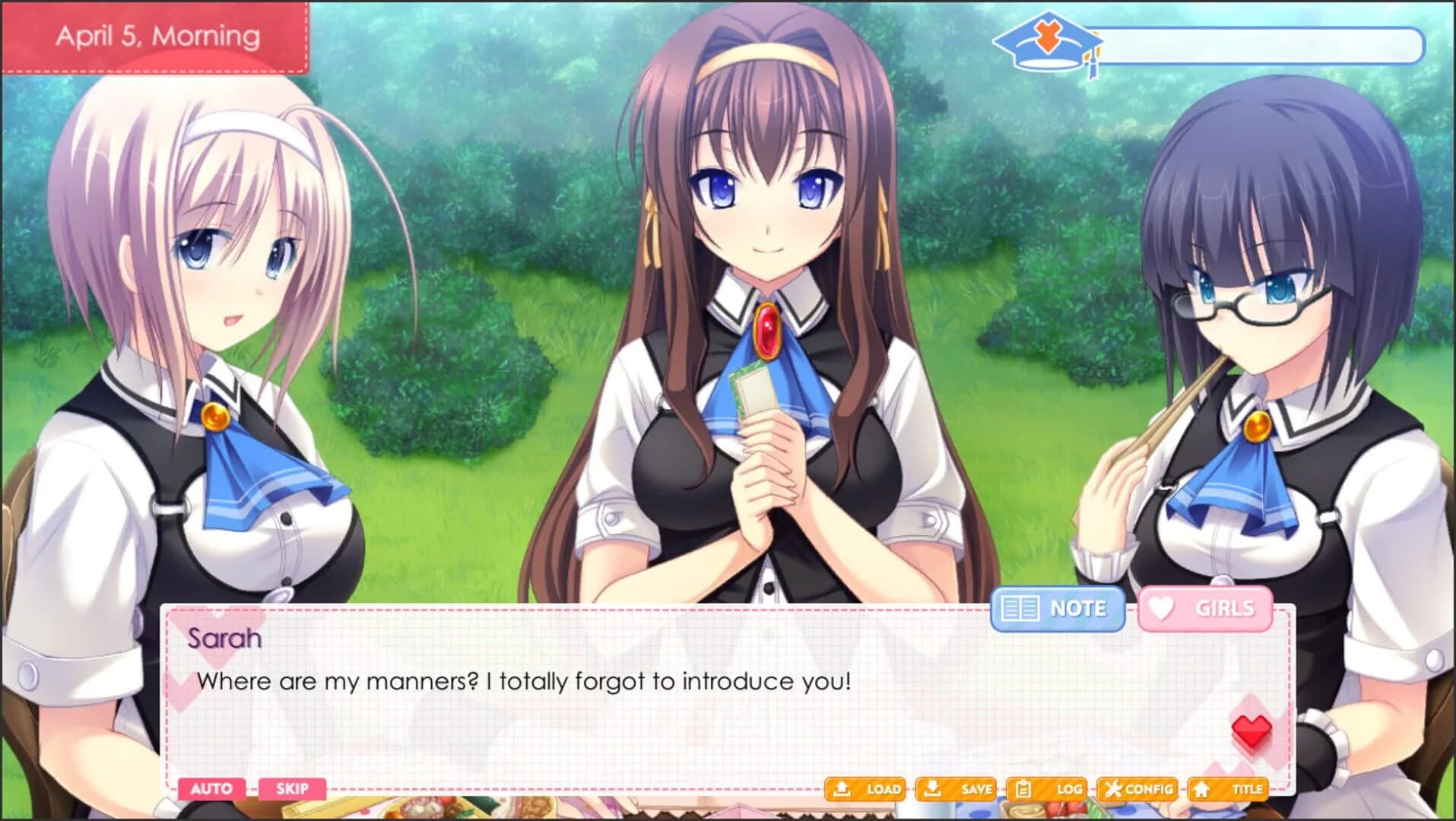Open the NOTE panel
1456x821 pixels.
click(x=1056, y=608)
